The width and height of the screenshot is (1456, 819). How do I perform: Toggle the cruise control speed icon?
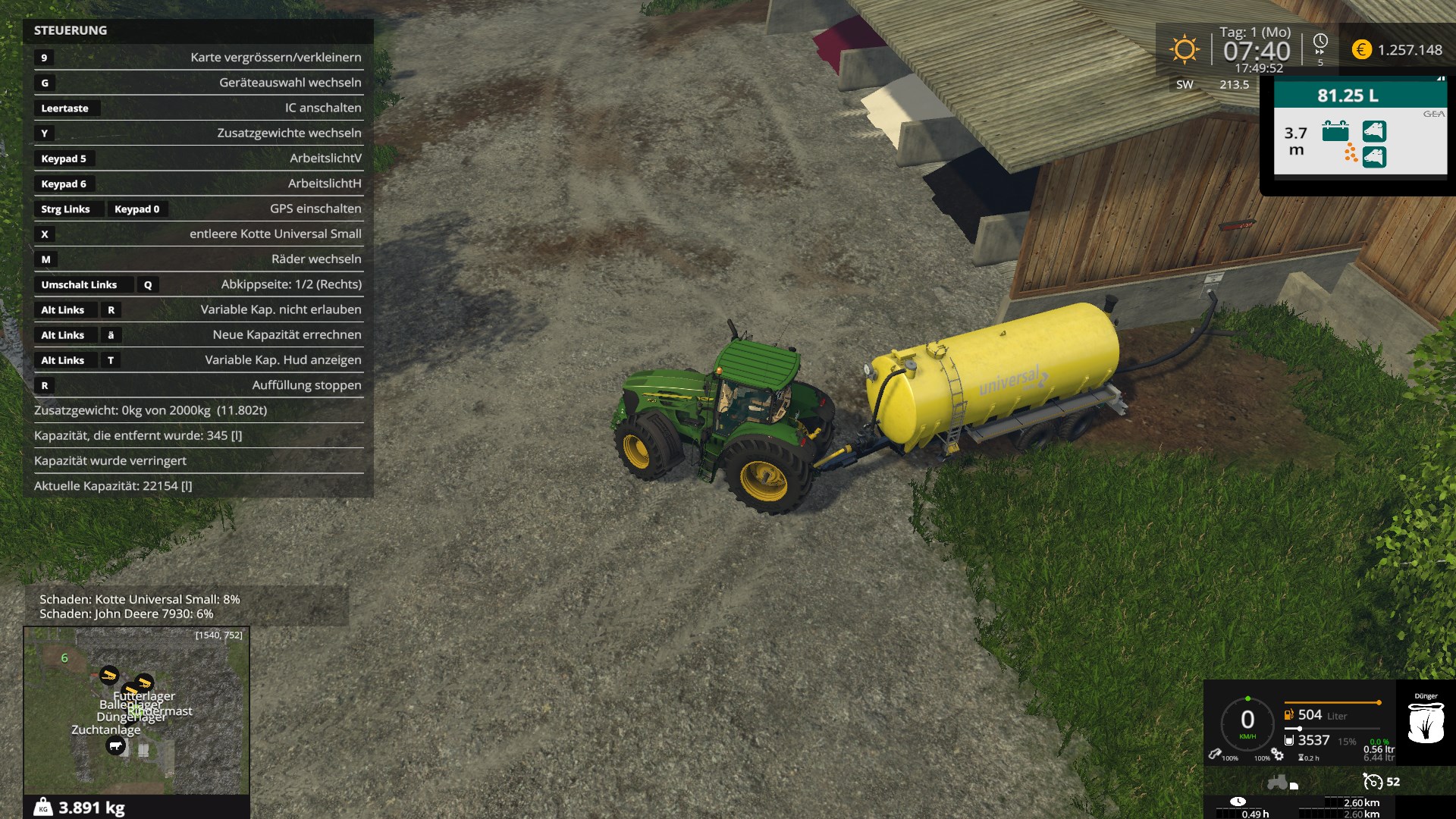coord(1373,782)
